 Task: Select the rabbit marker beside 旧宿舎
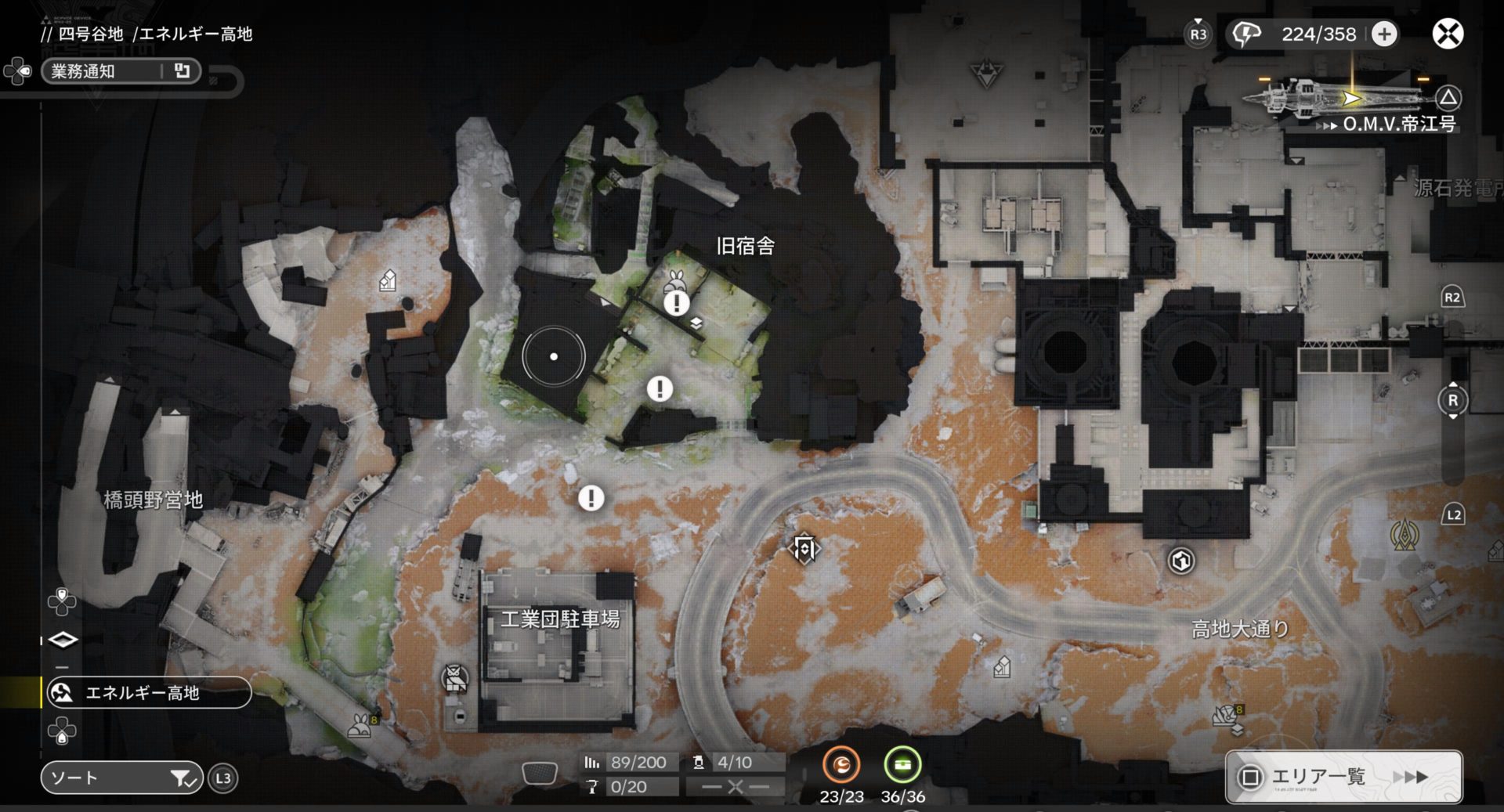click(x=677, y=280)
